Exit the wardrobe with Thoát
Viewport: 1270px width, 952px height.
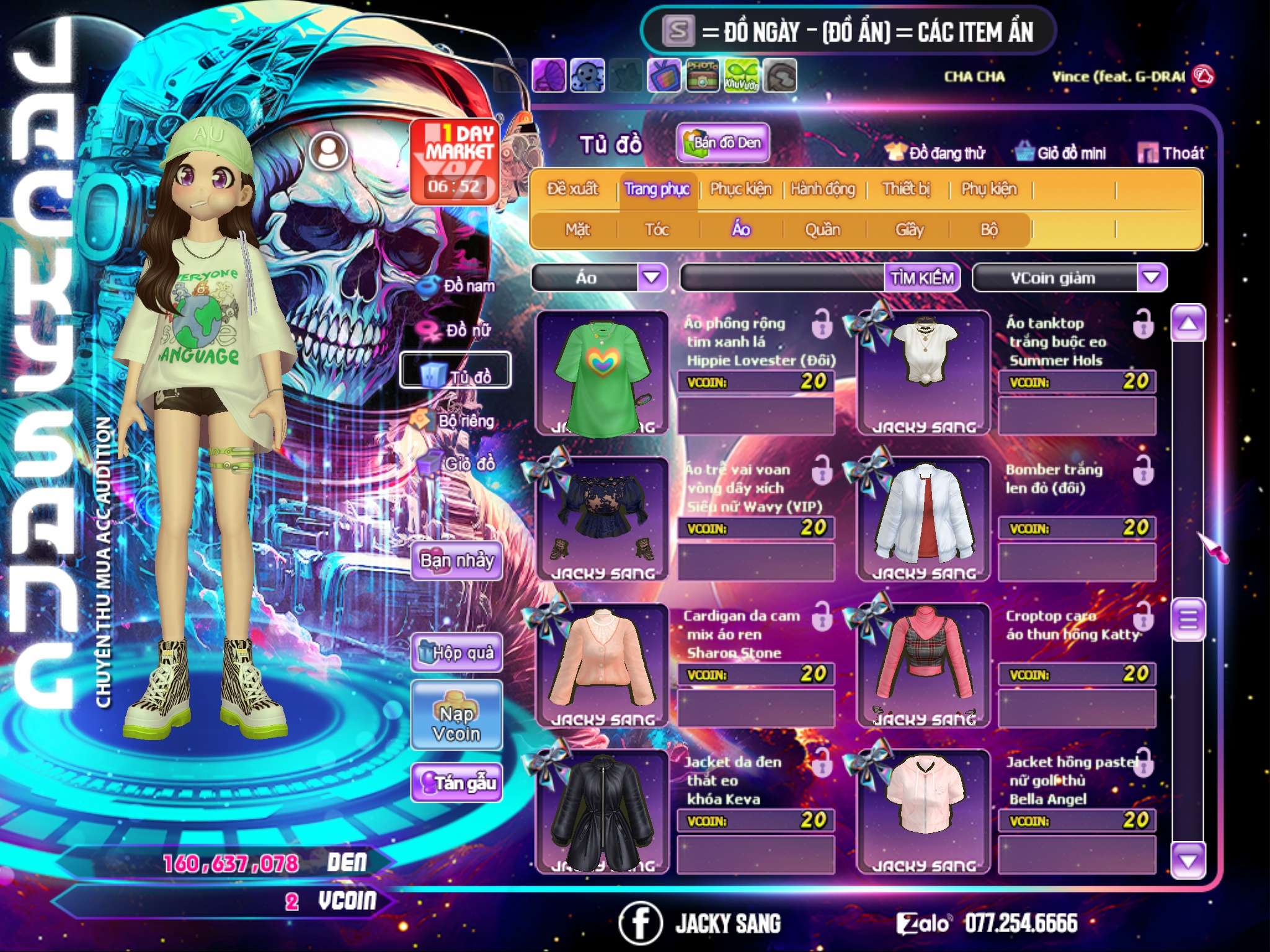tap(1171, 153)
